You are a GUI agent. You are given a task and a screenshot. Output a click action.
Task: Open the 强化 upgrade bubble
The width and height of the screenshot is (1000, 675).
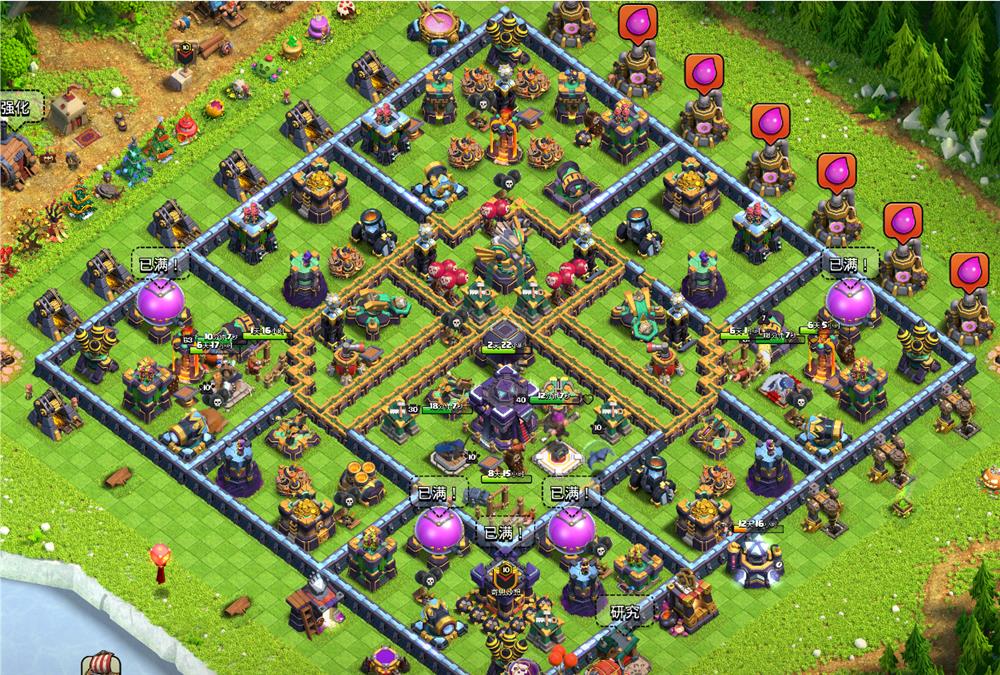tap(18, 108)
